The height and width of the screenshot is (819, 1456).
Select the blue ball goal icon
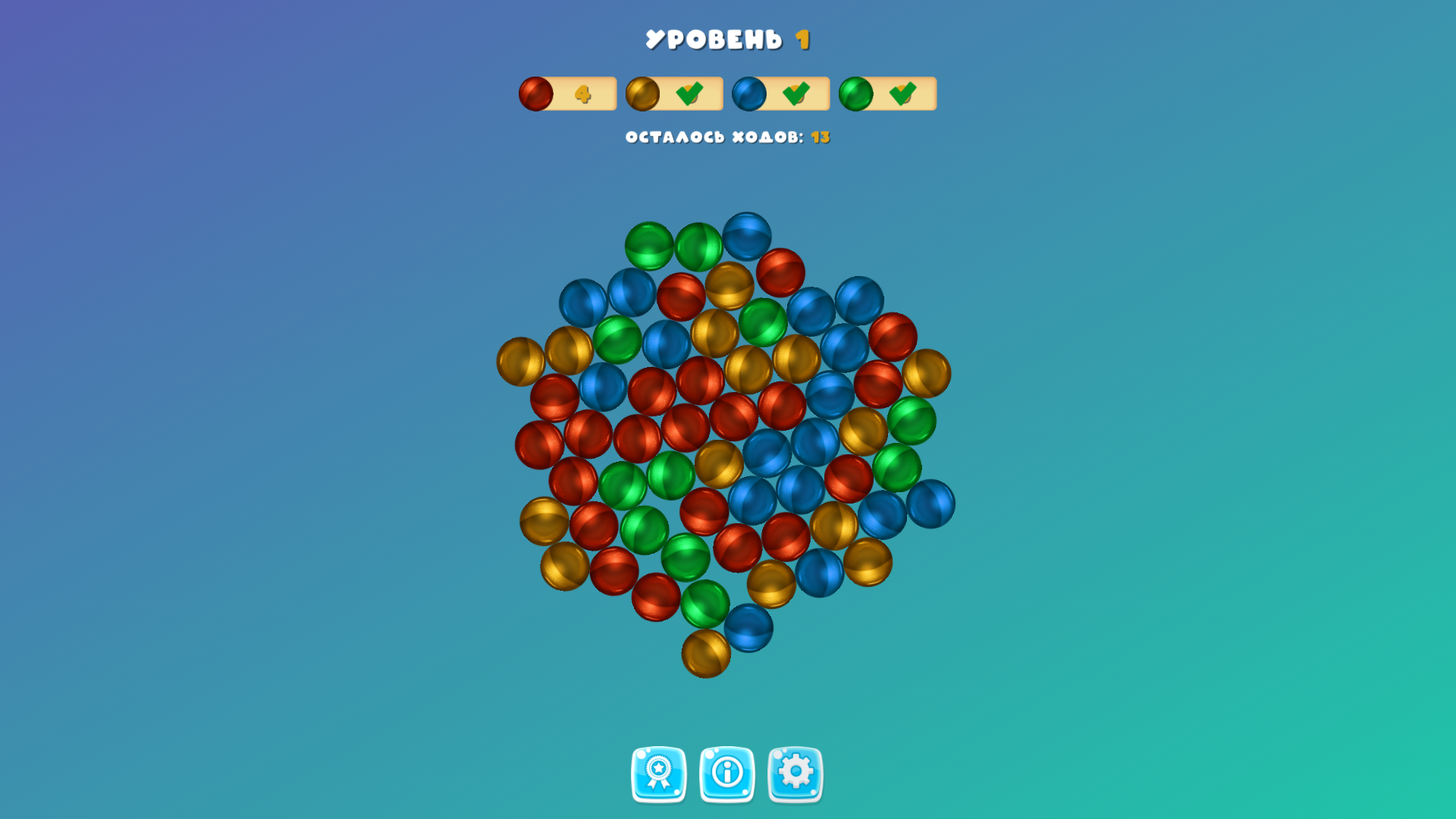point(748,93)
